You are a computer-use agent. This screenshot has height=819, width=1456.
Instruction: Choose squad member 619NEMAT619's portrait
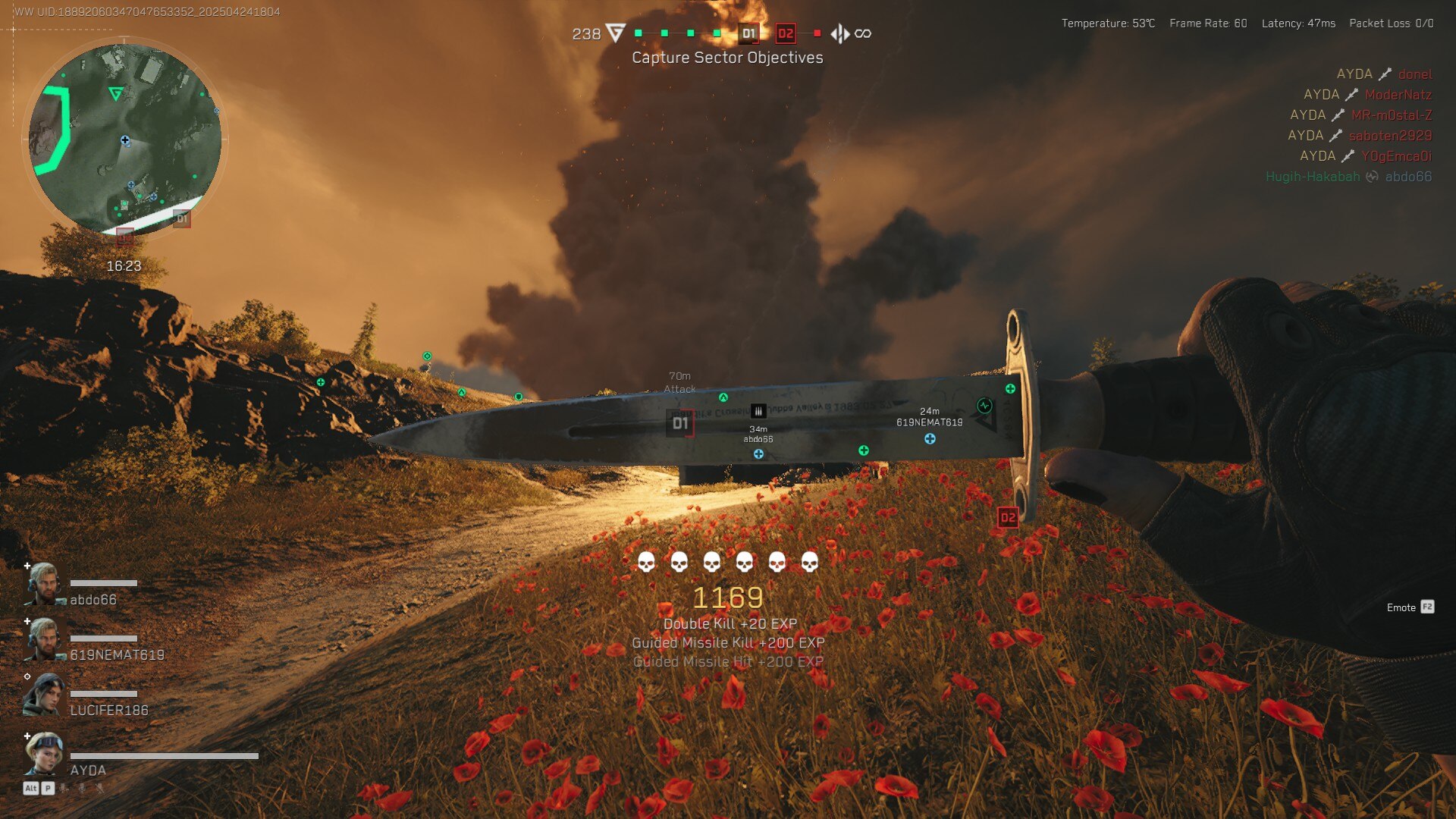click(x=44, y=639)
